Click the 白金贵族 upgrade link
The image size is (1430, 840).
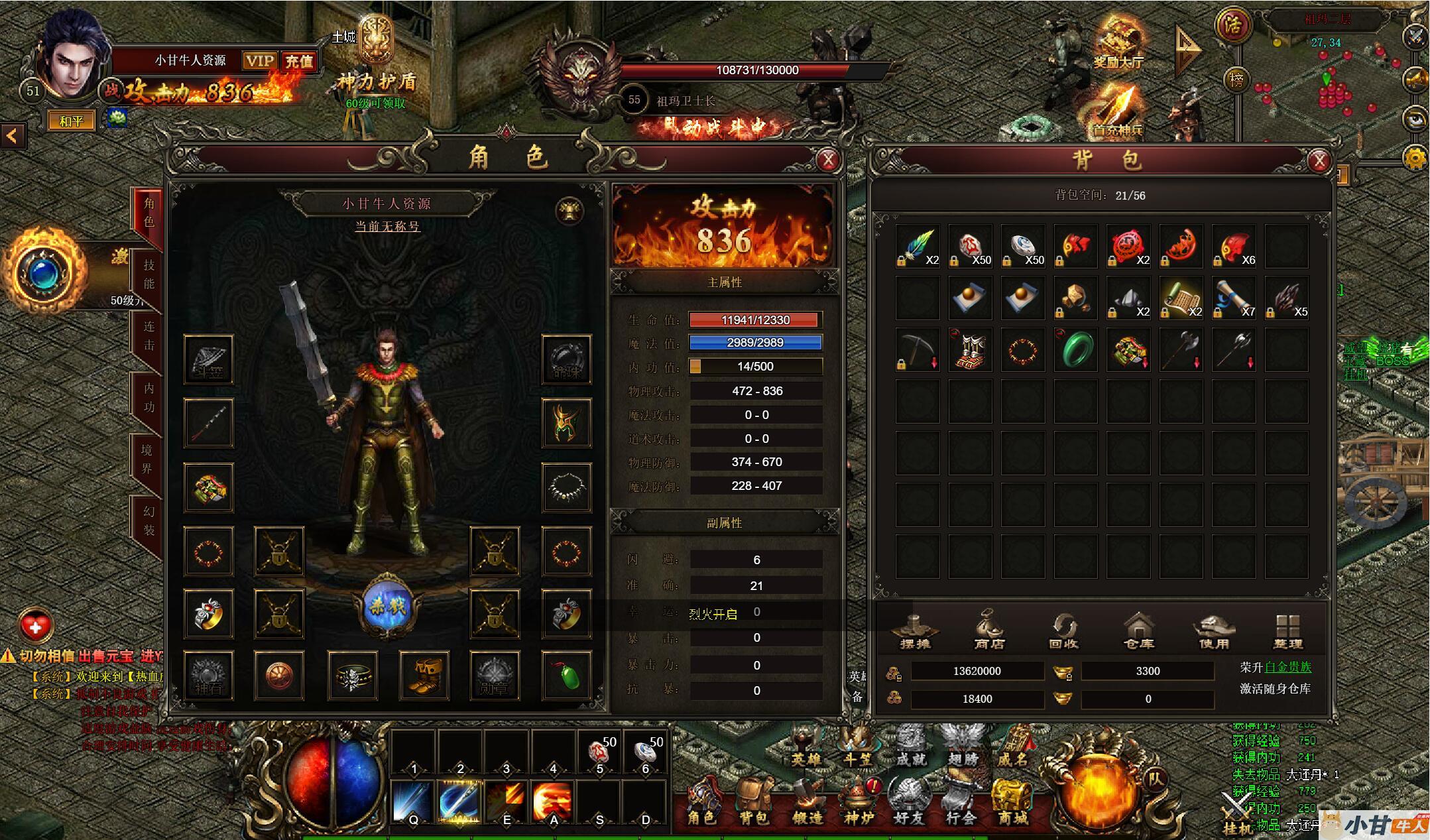coord(1287,667)
